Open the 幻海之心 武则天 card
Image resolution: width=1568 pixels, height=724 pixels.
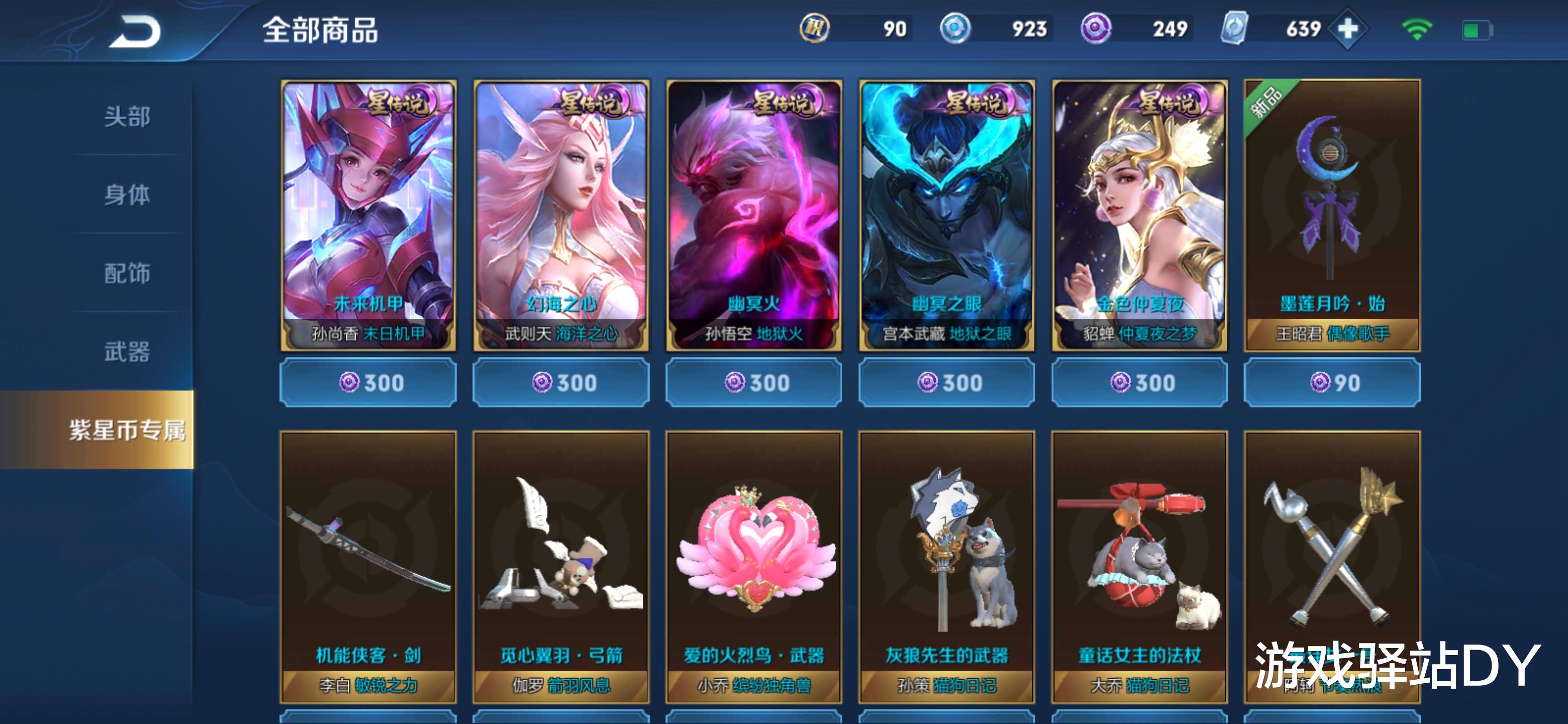pyautogui.click(x=561, y=215)
